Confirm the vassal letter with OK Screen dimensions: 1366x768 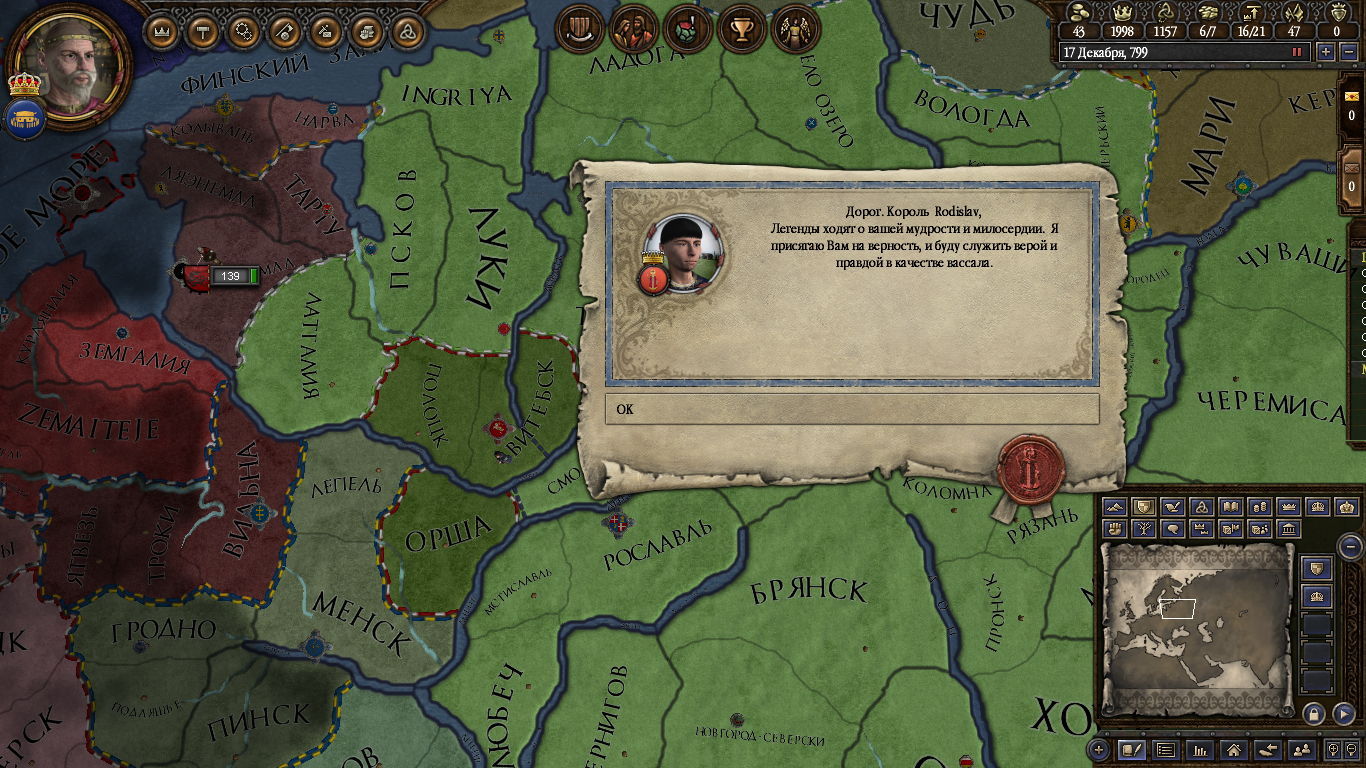click(x=851, y=409)
